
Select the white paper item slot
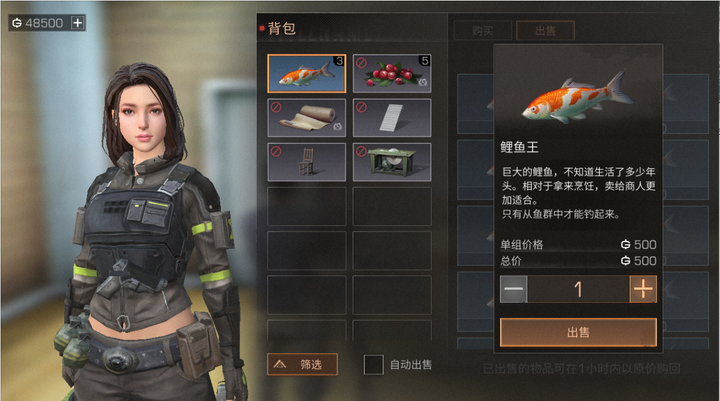pos(392,118)
